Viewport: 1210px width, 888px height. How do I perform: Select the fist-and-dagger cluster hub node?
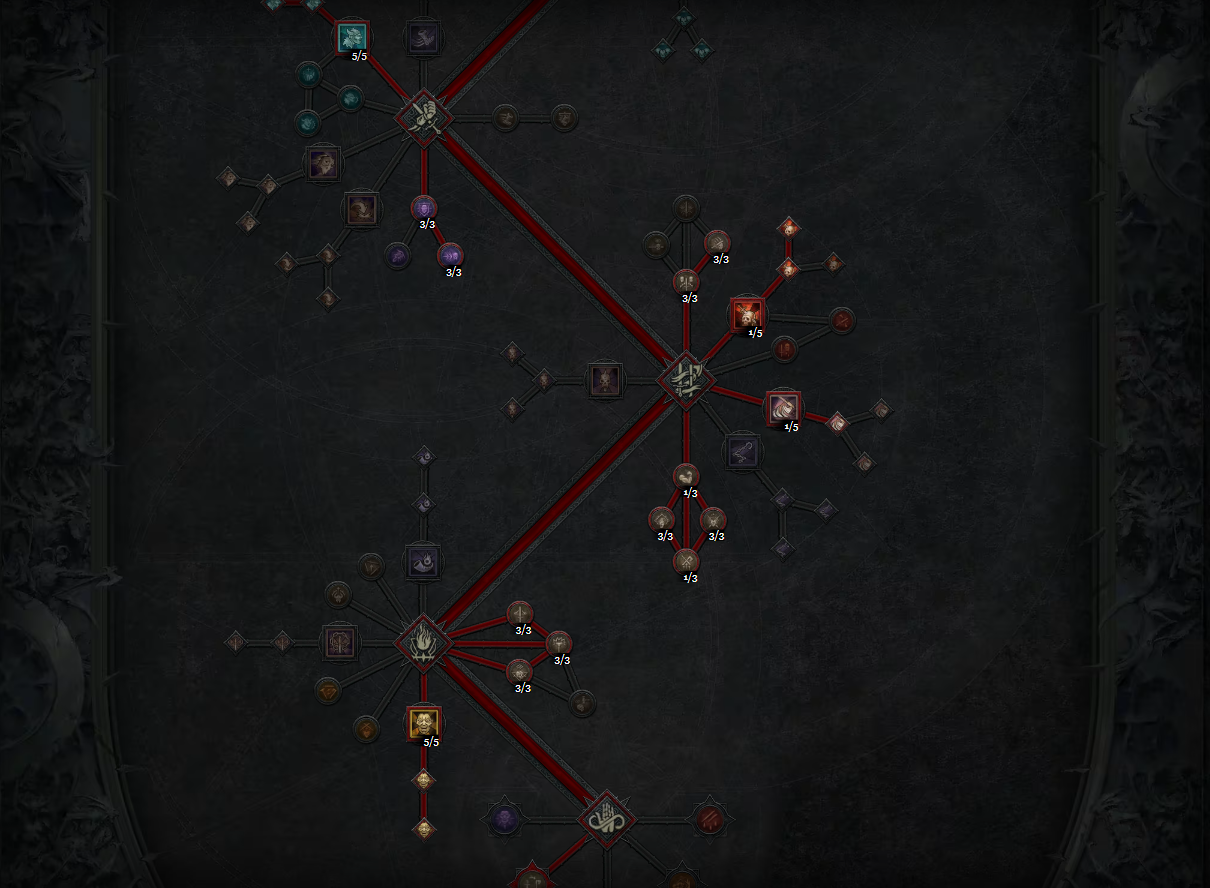click(x=424, y=117)
